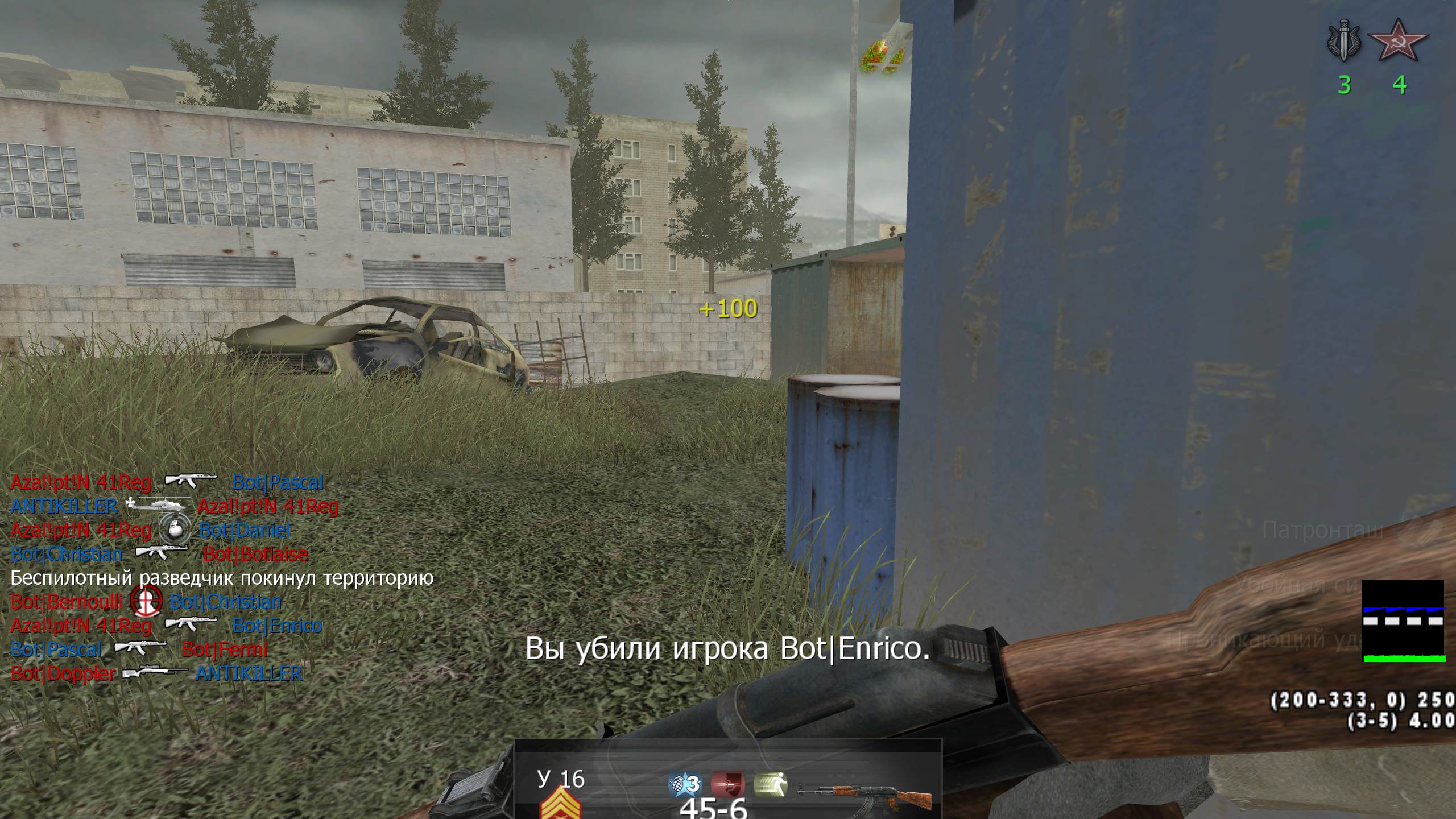Expand the killfeed entry for Bot|Pascal

point(55,650)
